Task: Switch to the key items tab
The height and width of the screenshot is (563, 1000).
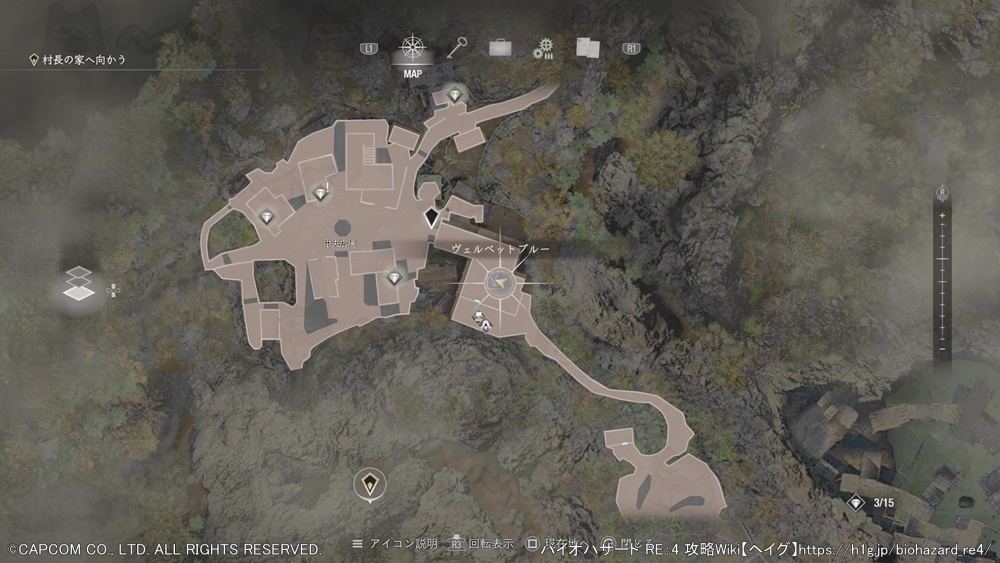Action: point(458,47)
